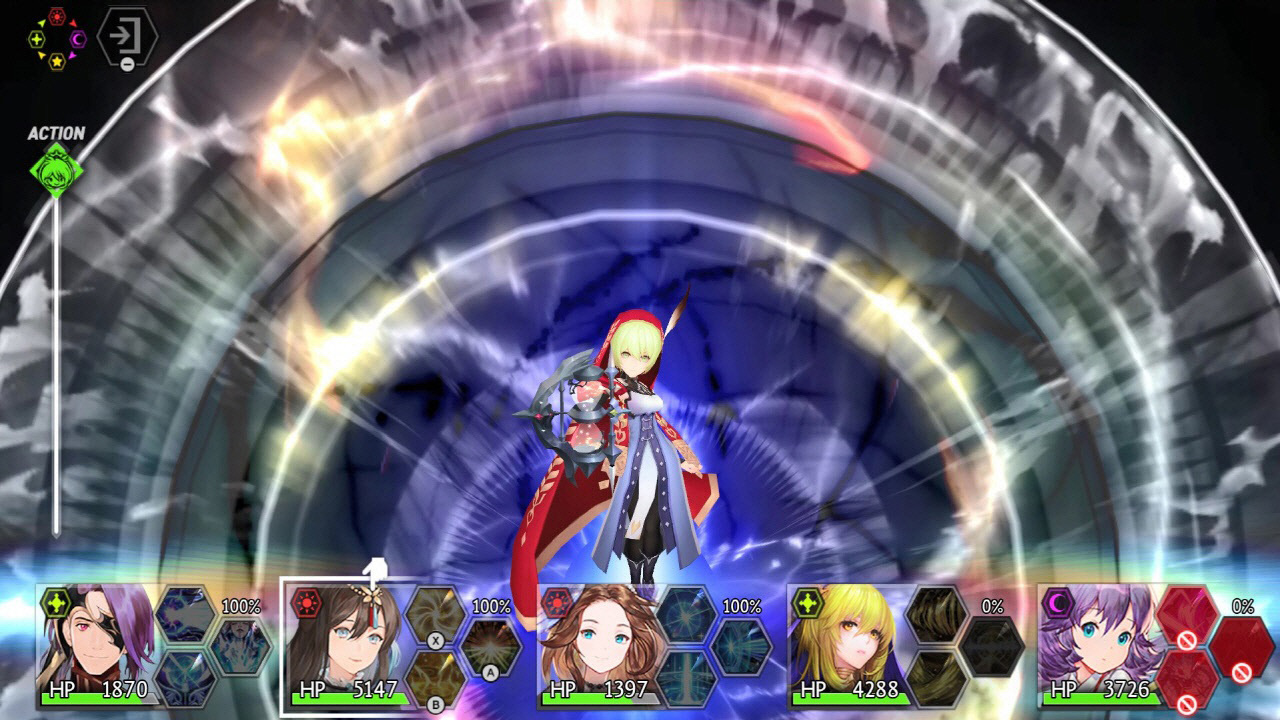This screenshot has width=1280, height=720.
Task: Click the magenta arrow pointer near the star hex
Action: [72, 56]
